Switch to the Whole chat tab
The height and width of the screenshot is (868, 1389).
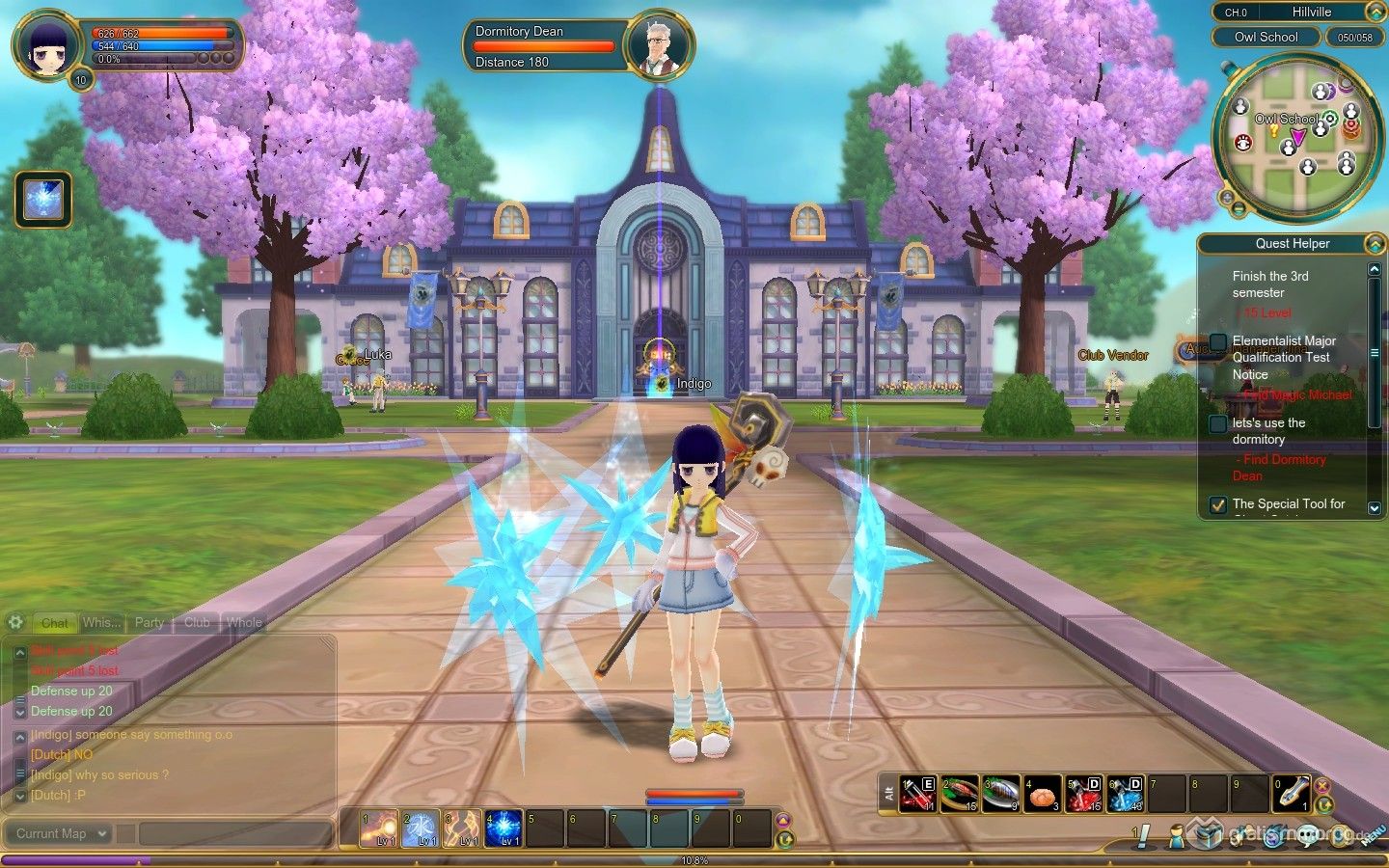click(244, 623)
